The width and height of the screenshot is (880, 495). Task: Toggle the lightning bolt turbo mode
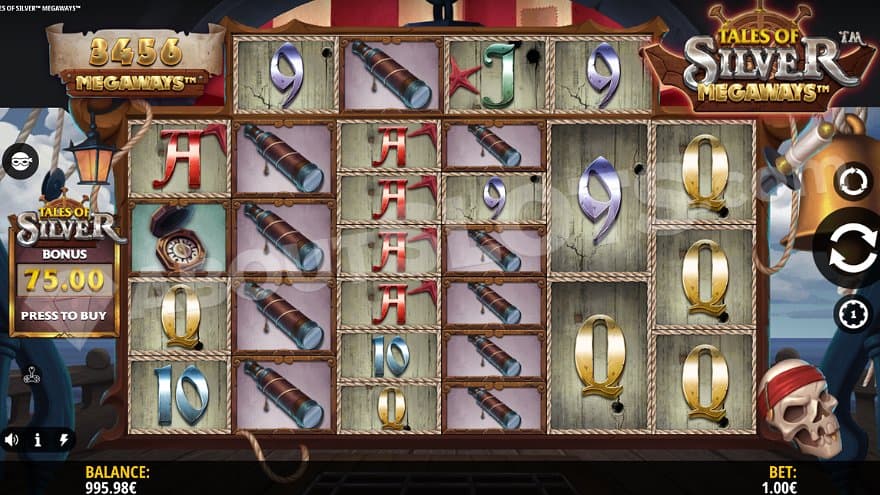pyautogui.click(x=64, y=439)
